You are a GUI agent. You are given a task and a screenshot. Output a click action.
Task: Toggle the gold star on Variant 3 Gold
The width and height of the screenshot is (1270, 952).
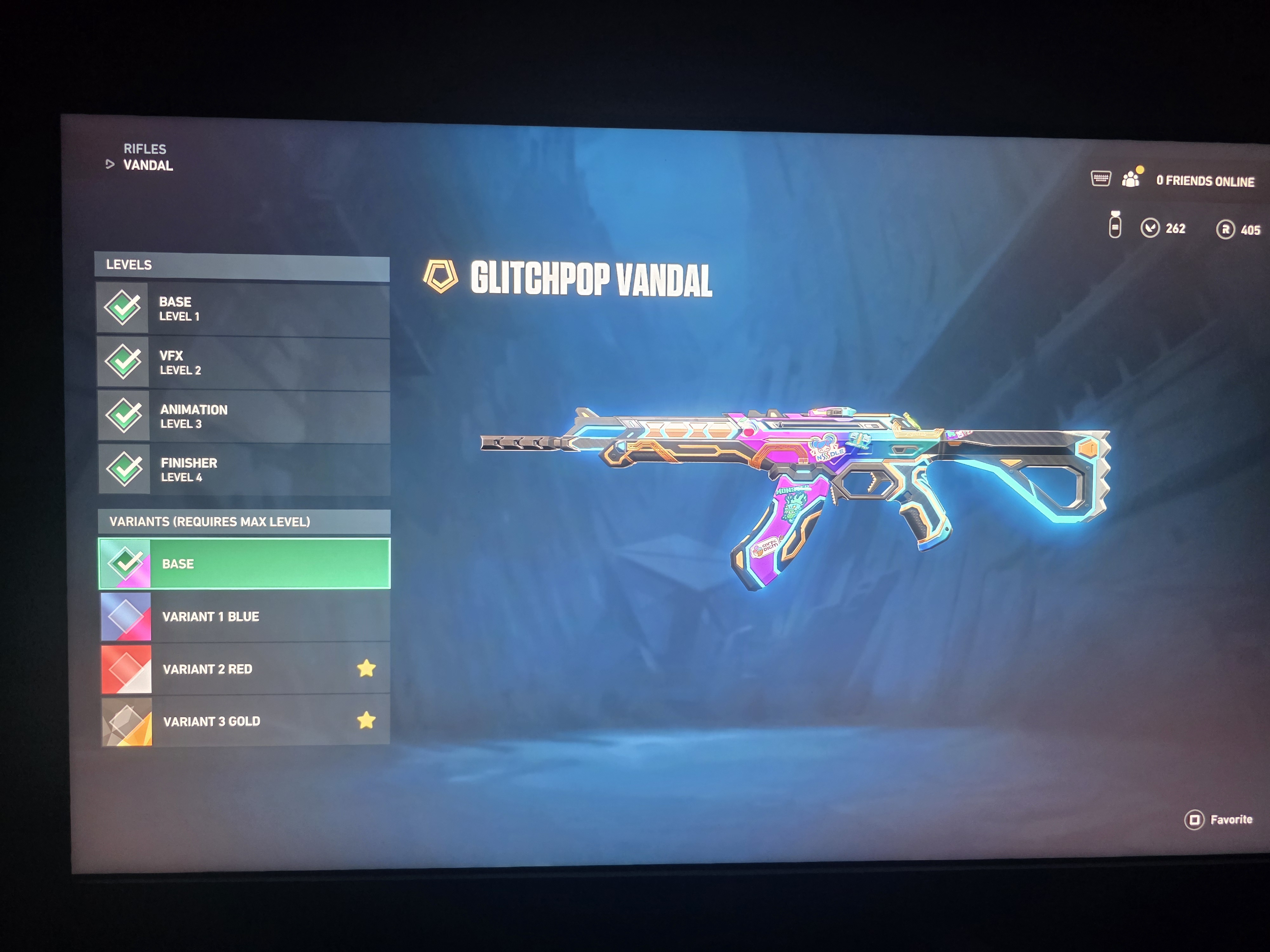tap(366, 720)
